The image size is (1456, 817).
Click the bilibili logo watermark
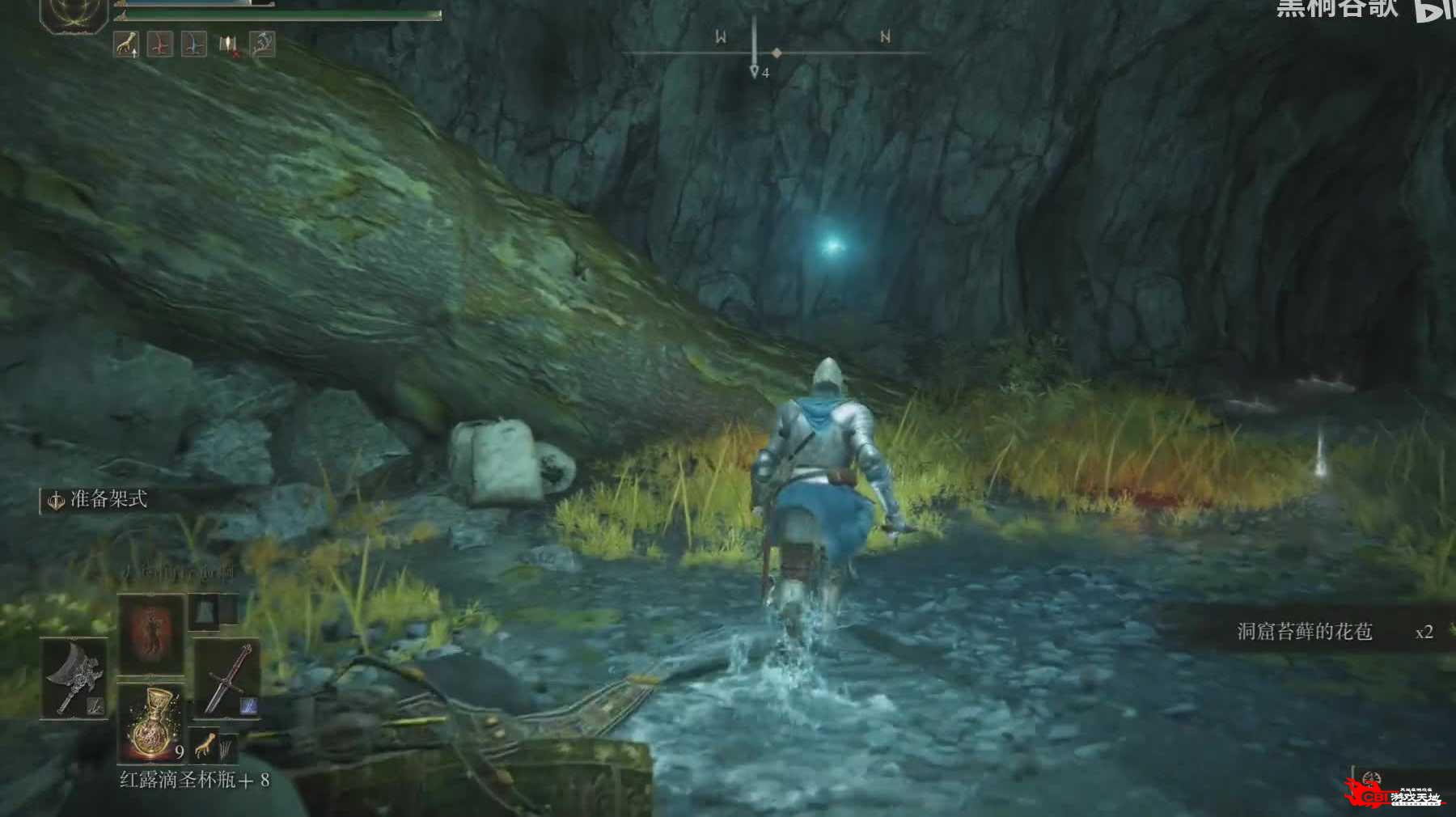click(1435, 10)
